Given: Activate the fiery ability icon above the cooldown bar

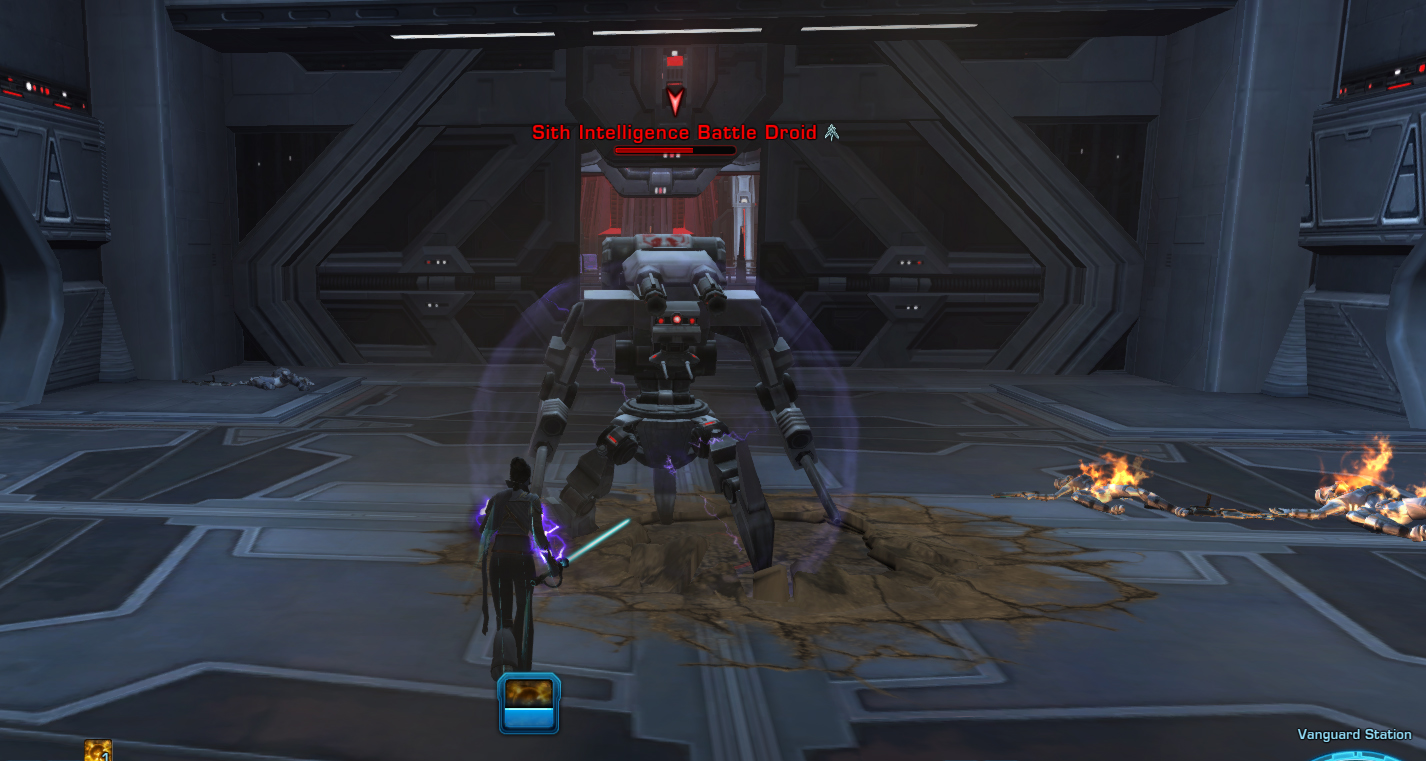Looking at the screenshot, I should coord(529,692).
